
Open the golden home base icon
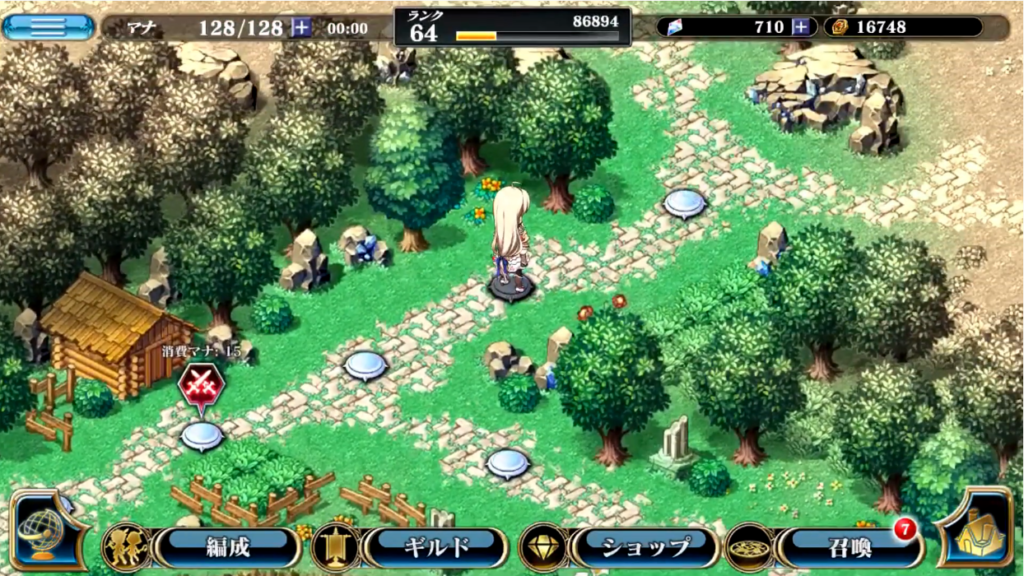(977, 530)
